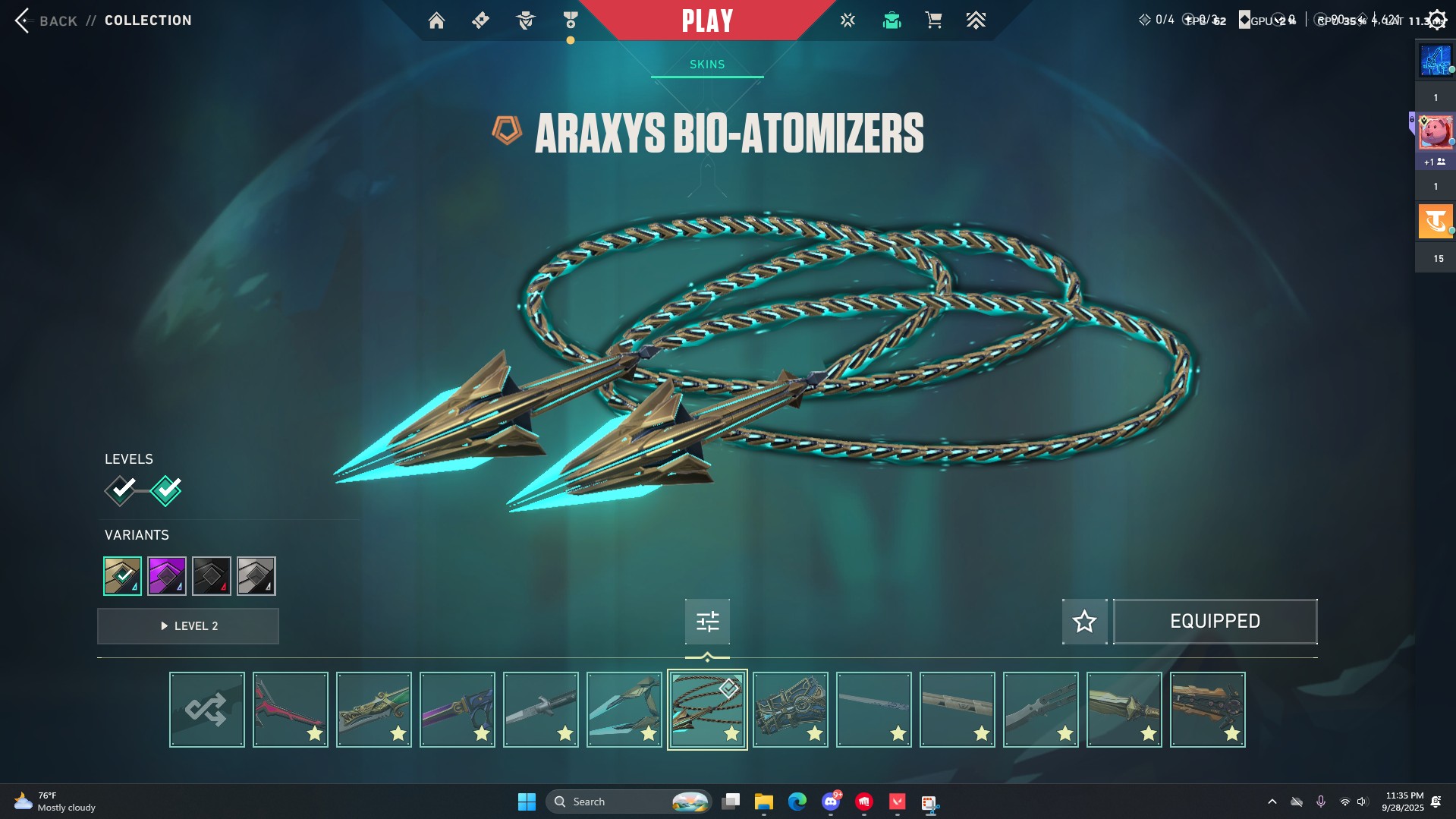Pick the silver-white skin variant

coord(256,575)
